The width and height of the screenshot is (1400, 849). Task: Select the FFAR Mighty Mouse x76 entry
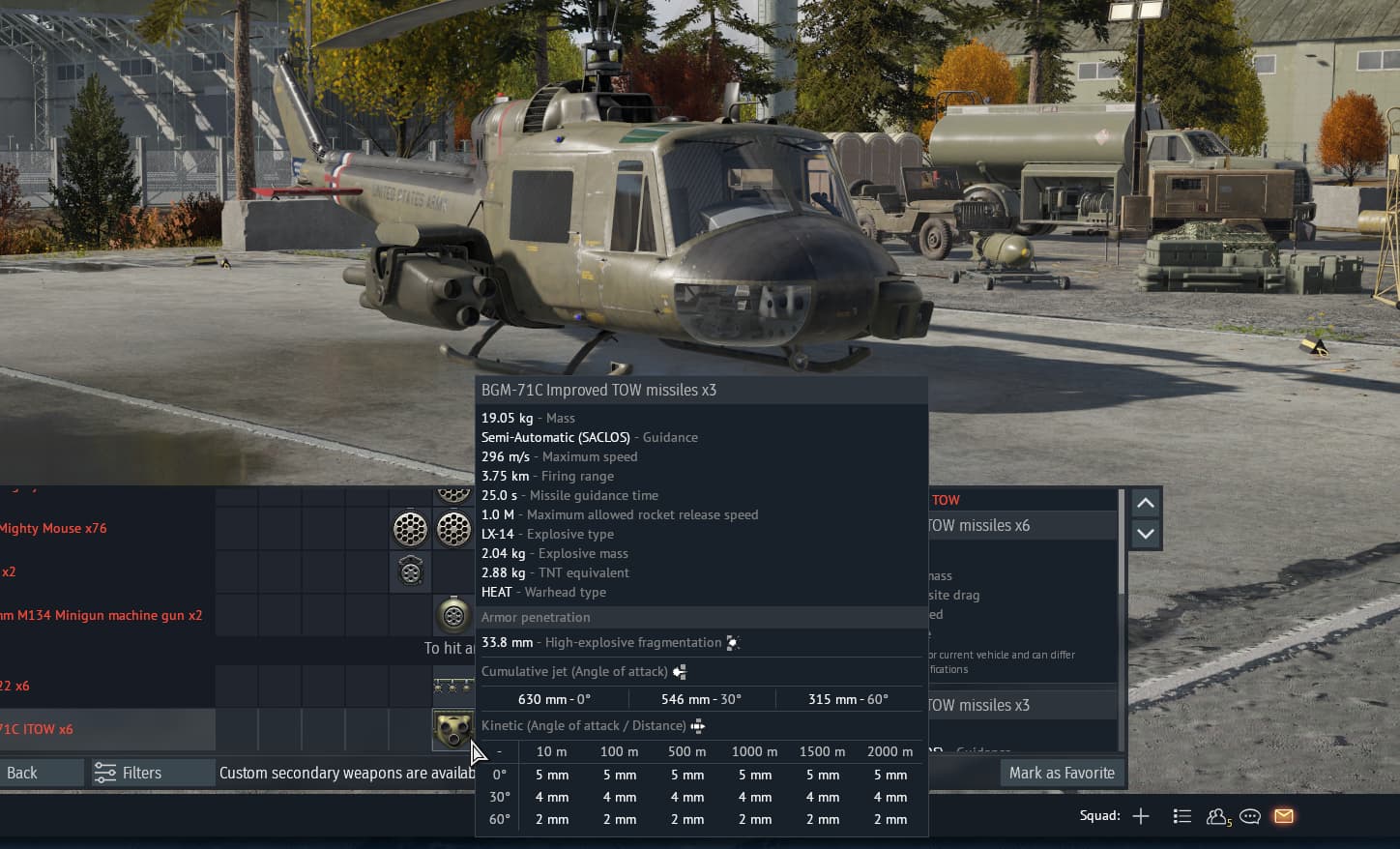tap(54, 528)
